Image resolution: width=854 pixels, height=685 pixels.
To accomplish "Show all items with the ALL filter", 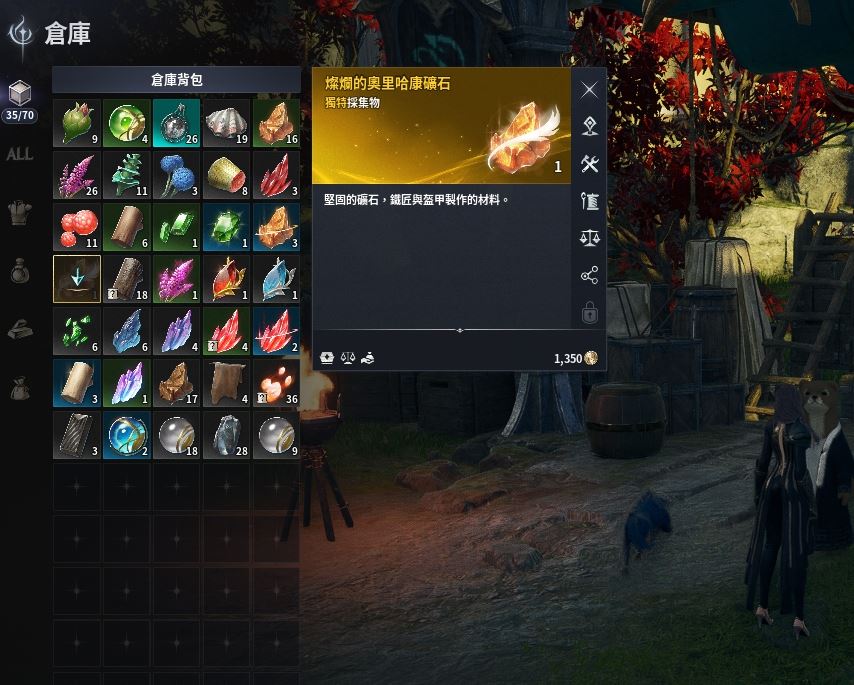I will 19,154.
